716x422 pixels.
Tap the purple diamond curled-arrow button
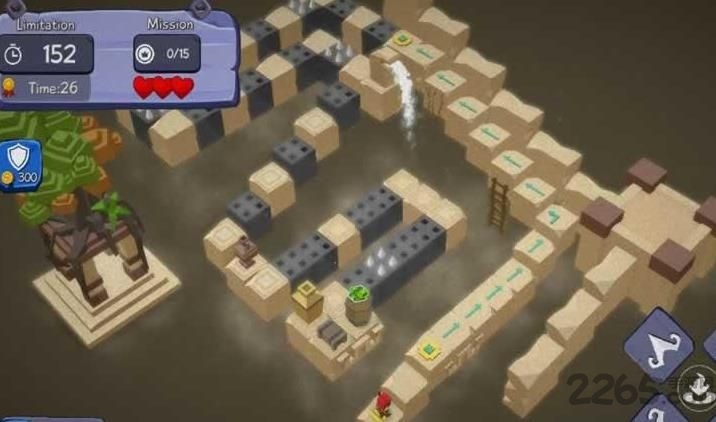point(659,346)
